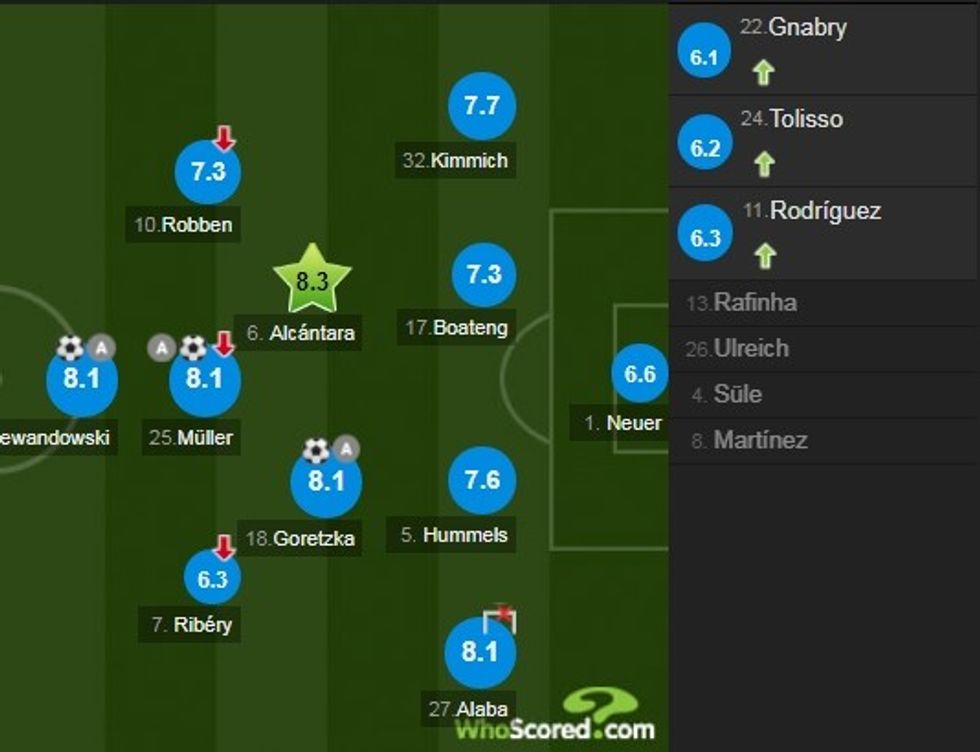This screenshot has height=752, width=980.
Task: Select Boateng's 7.3 rating circle
Action: coord(484,274)
